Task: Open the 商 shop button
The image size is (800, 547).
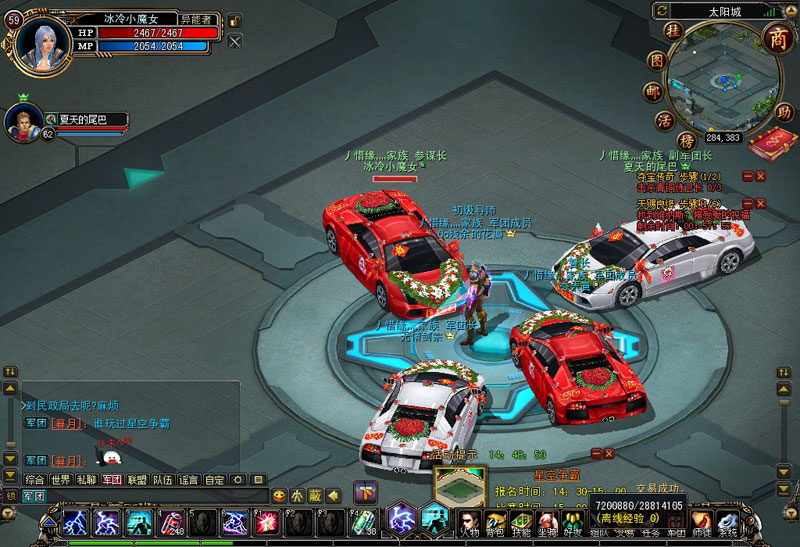Action: 776,37
